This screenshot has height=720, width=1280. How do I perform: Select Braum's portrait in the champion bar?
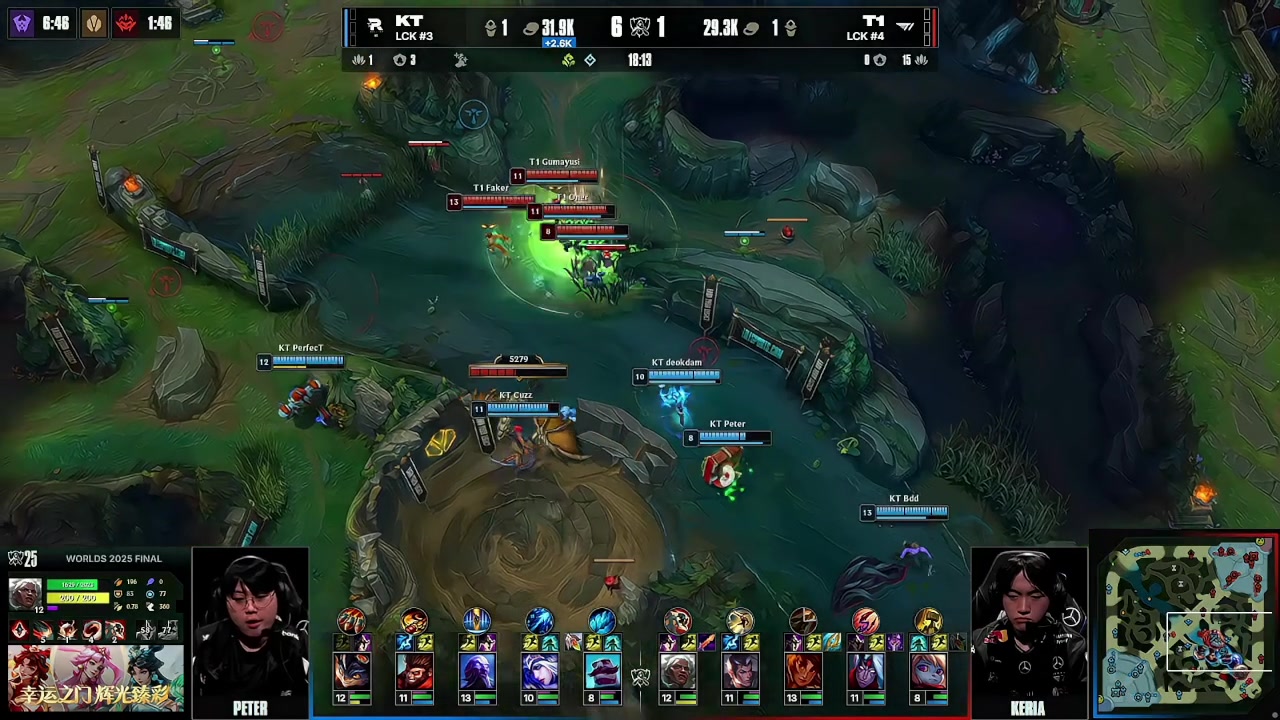pyautogui.click(x=602, y=671)
